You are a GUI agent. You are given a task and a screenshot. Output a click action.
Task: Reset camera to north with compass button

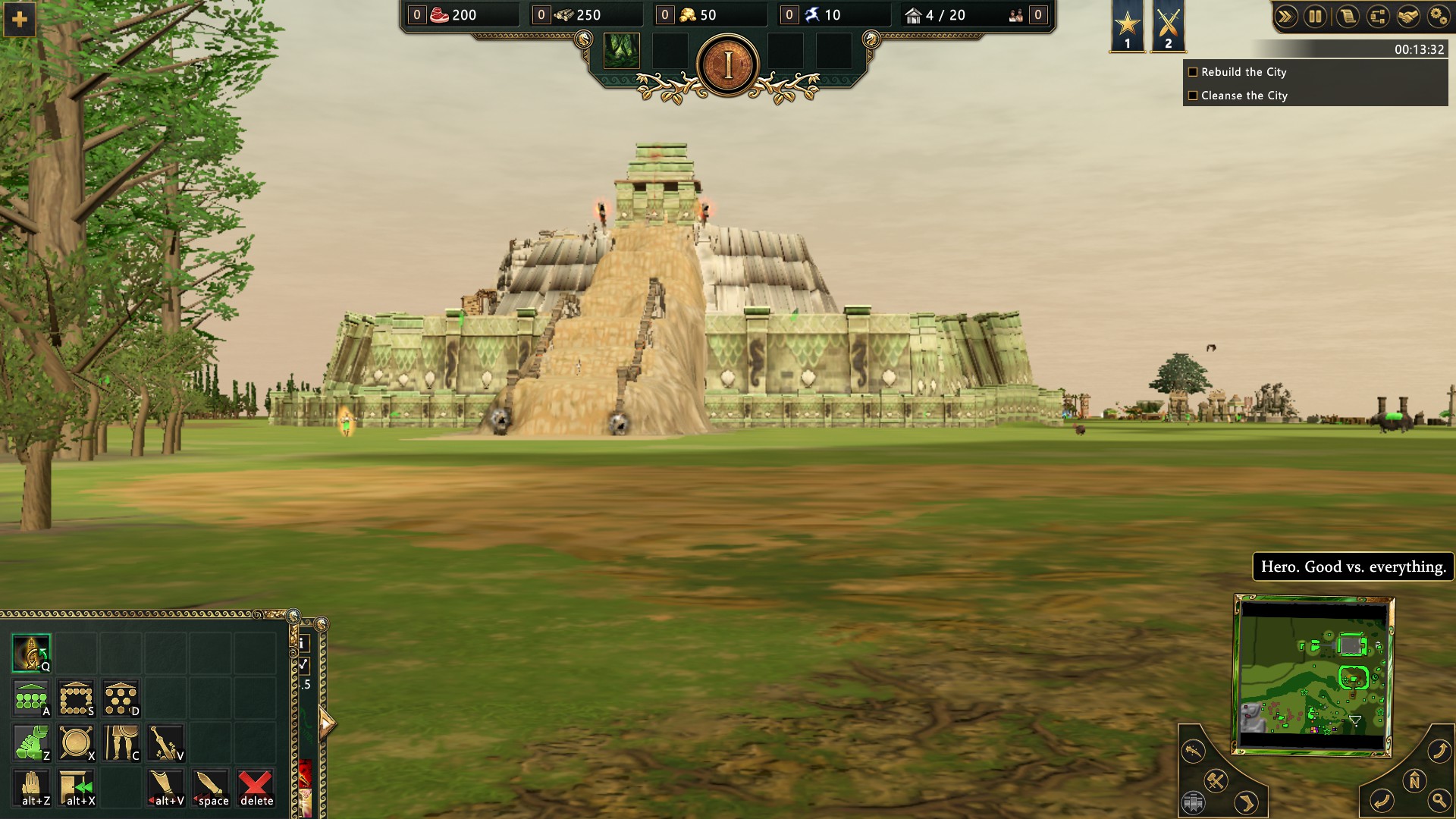click(1414, 780)
